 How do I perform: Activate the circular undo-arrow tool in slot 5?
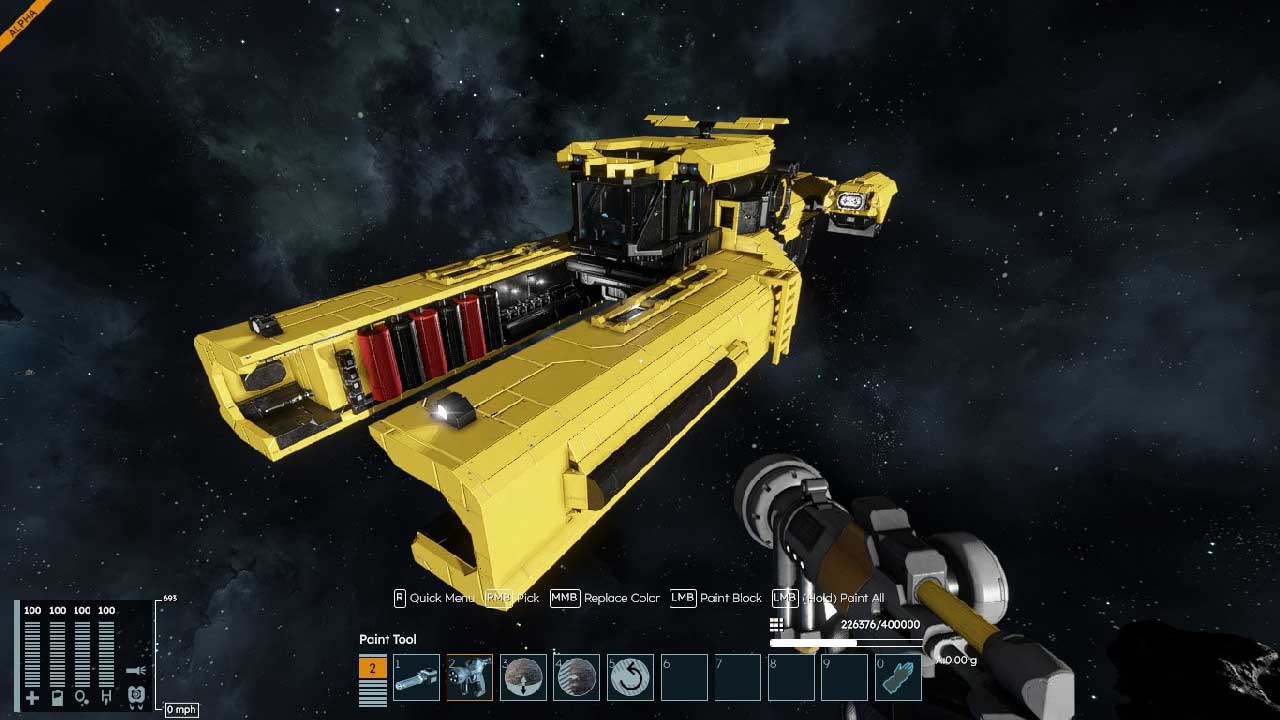pos(630,678)
